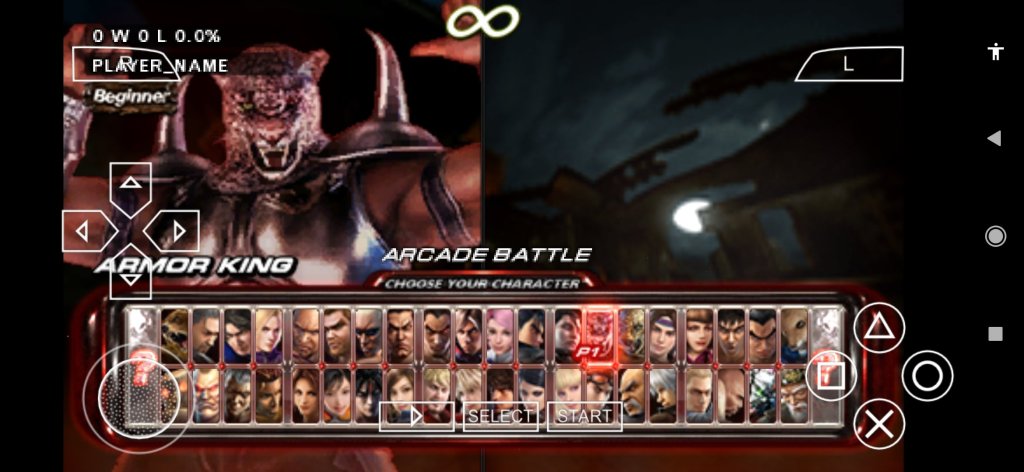The width and height of the screenshot is (1024, 472).
Task: Select the kangaroo Roger Jr. portrait
Action: pyautogui.click(x=795, y=335)
